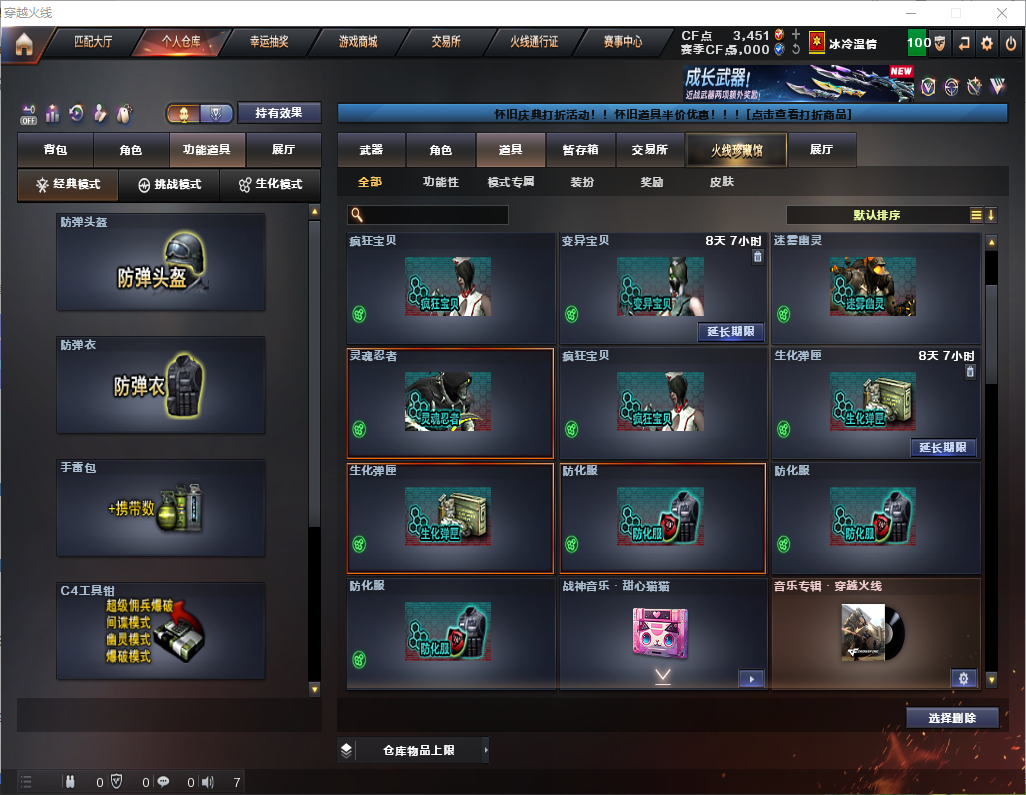This screenshot has width=1026, height=795.
Task: Filter items by 功能性 category
Action: 440,182
